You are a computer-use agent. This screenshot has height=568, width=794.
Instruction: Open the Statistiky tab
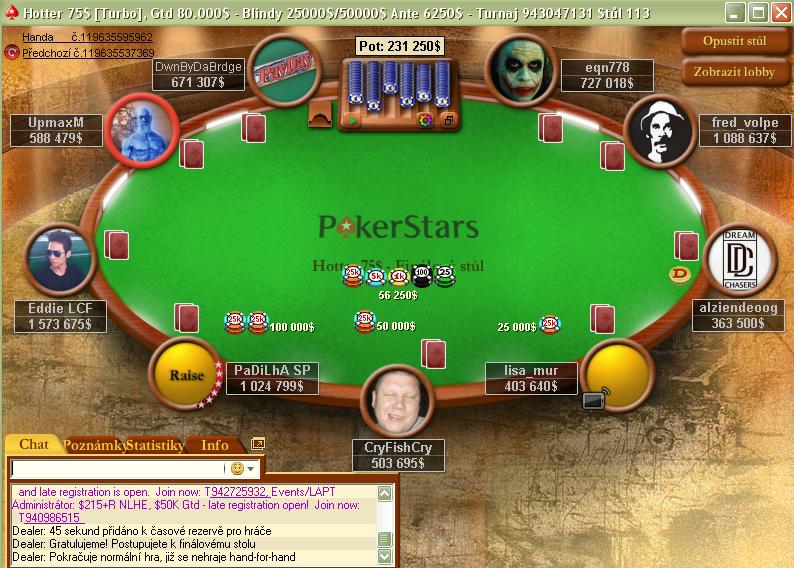tap(156, 445)
